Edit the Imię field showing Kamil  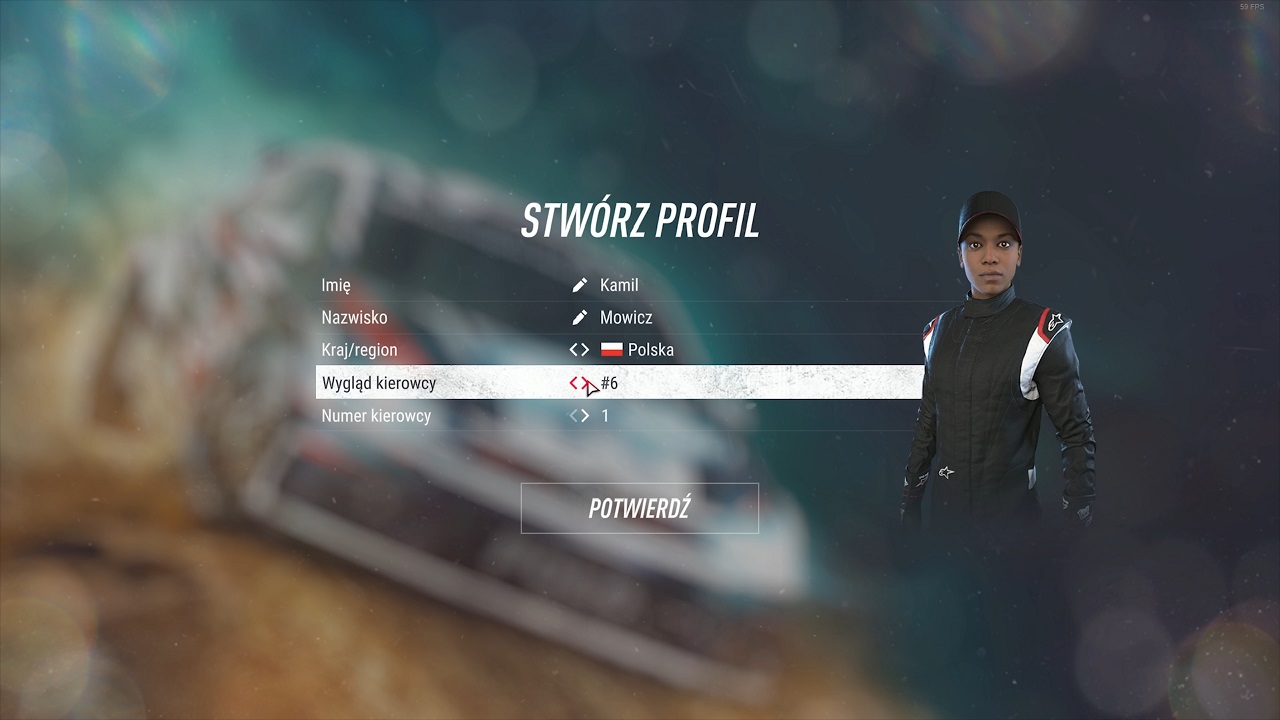coord(619,285)
